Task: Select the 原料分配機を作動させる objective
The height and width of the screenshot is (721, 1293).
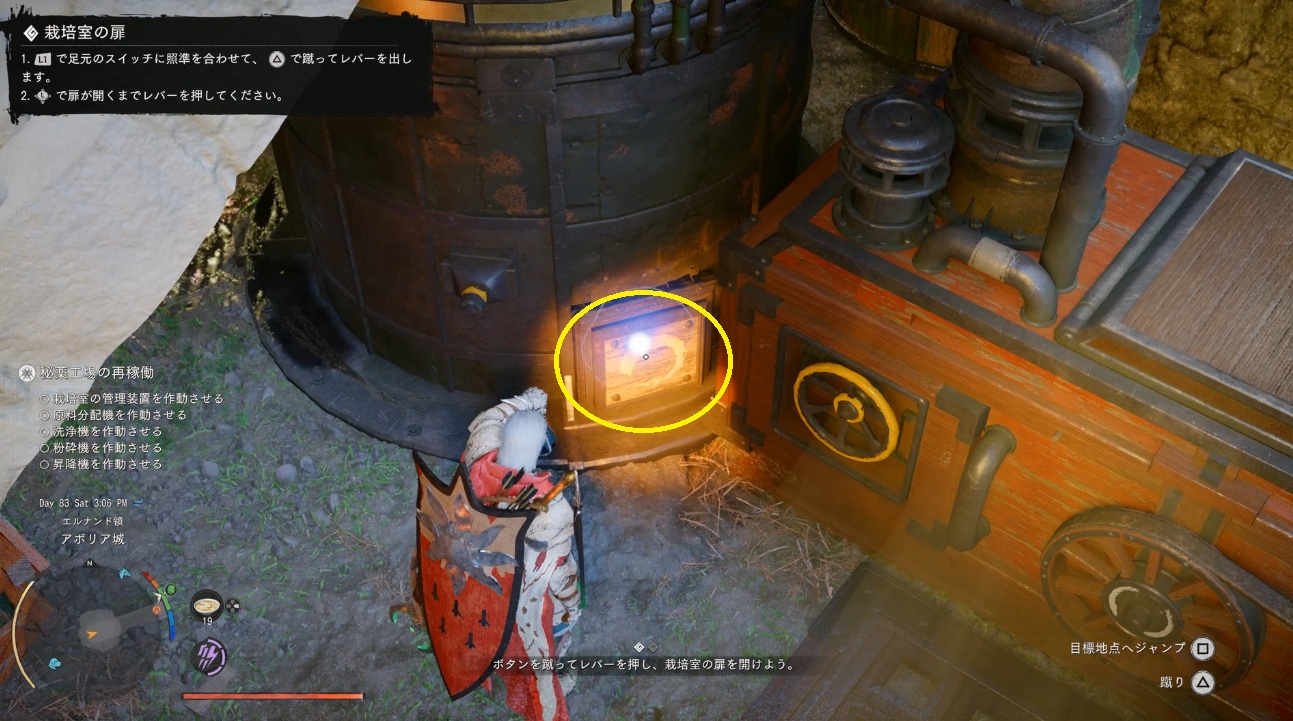Action: pyautogui.click(x=120, y=414)
